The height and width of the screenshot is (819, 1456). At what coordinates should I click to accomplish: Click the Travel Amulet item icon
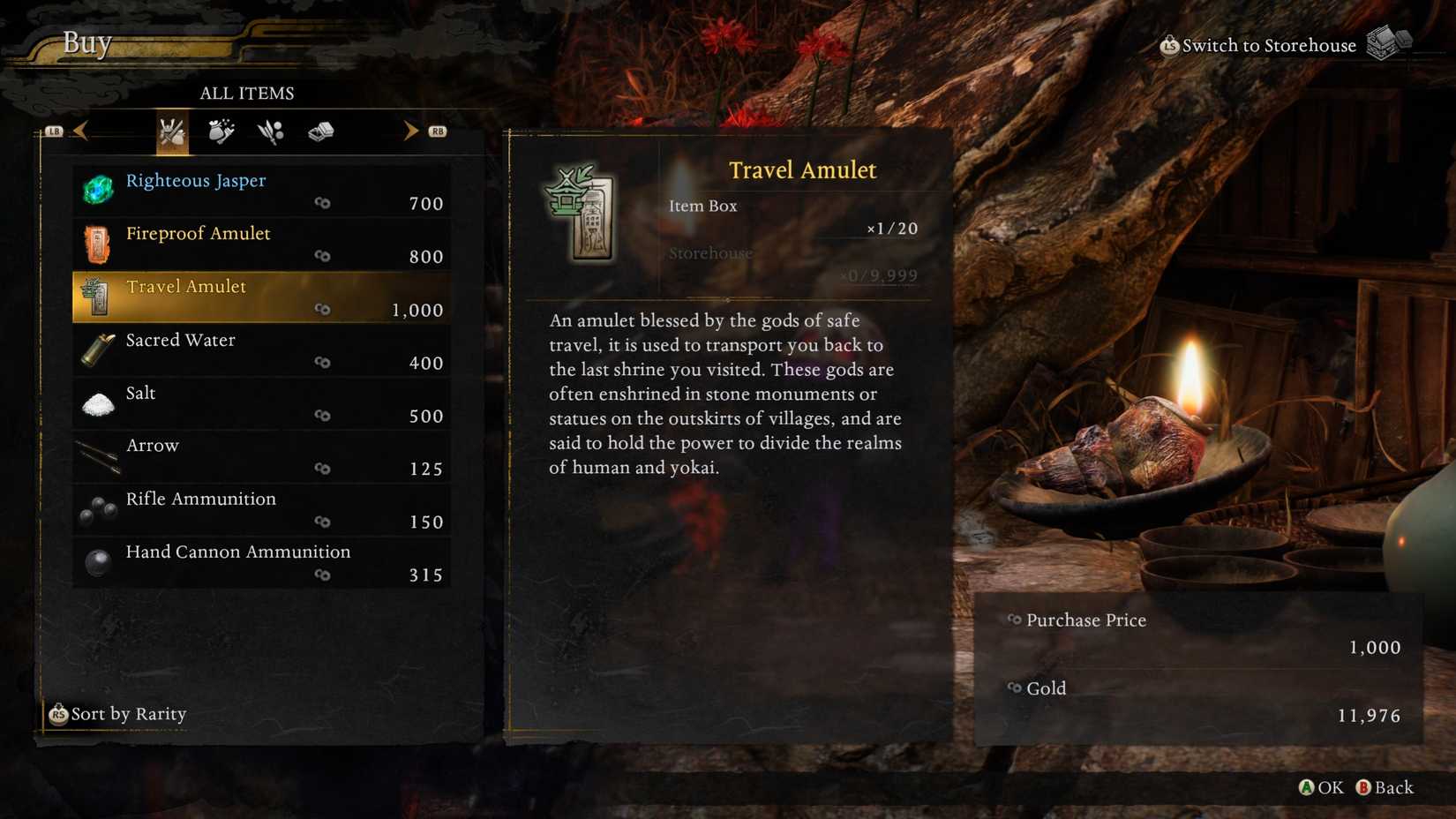tap(97, 297)
